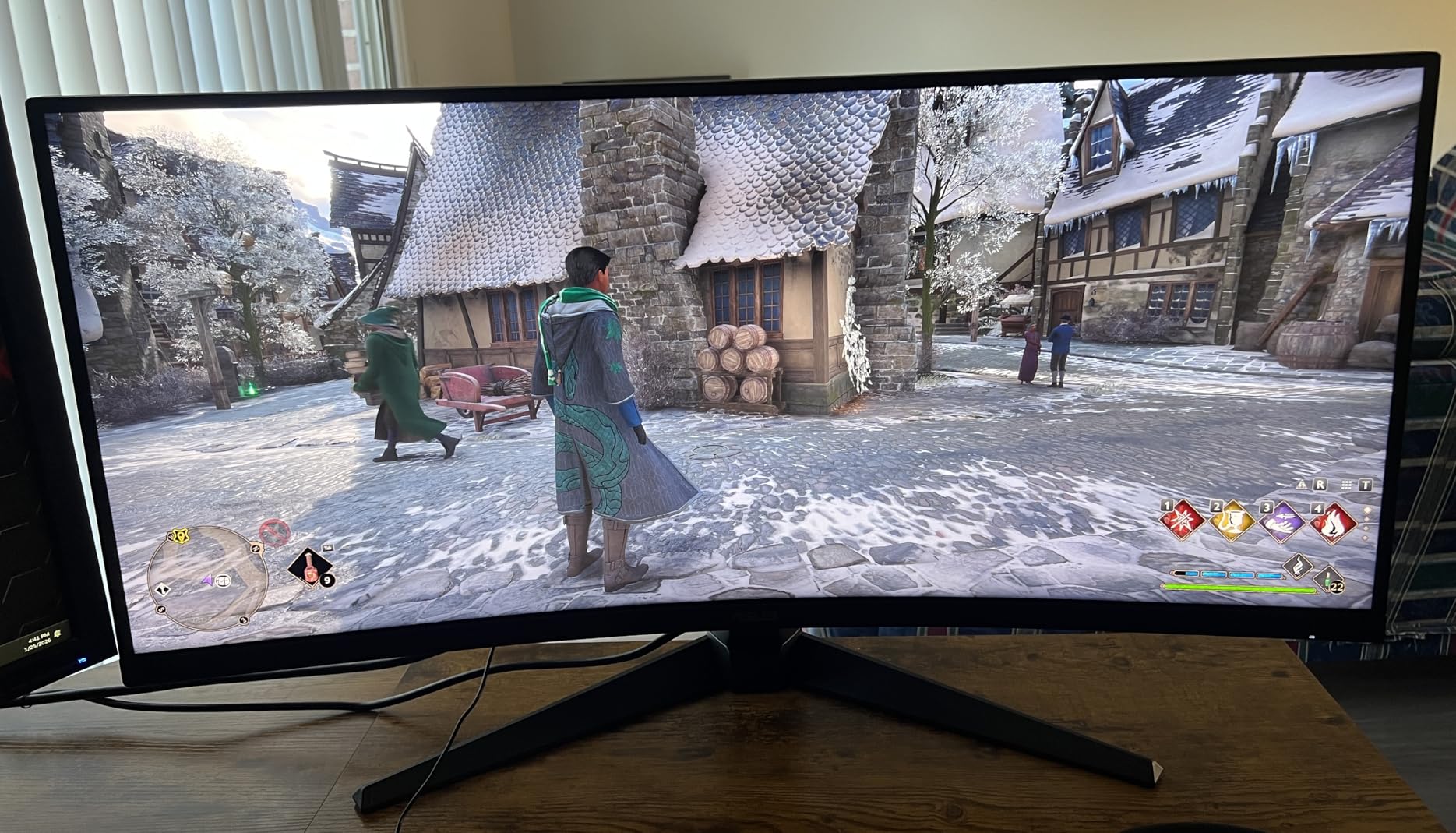Click the T indicator icon top right
Image resolution: width=1456 pixels, height=833 pixels.
[1365, 485]
